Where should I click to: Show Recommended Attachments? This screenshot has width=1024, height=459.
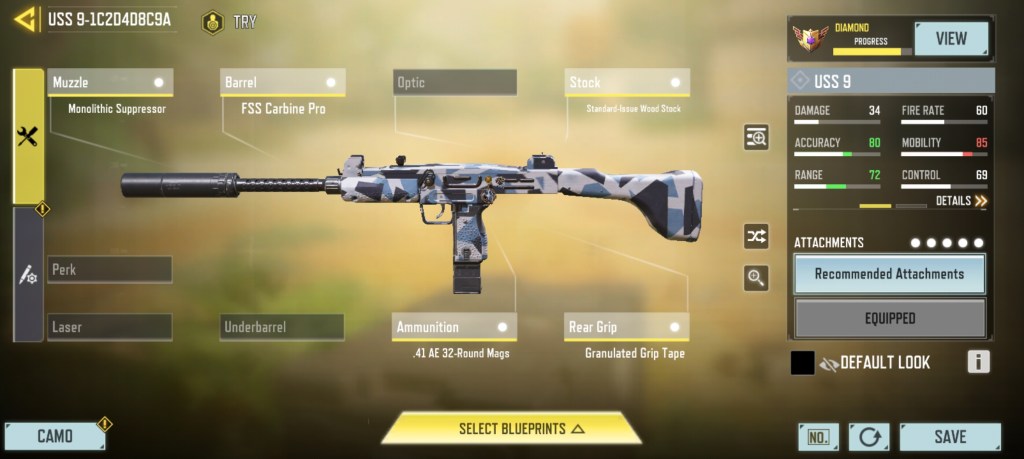point(889,274)
